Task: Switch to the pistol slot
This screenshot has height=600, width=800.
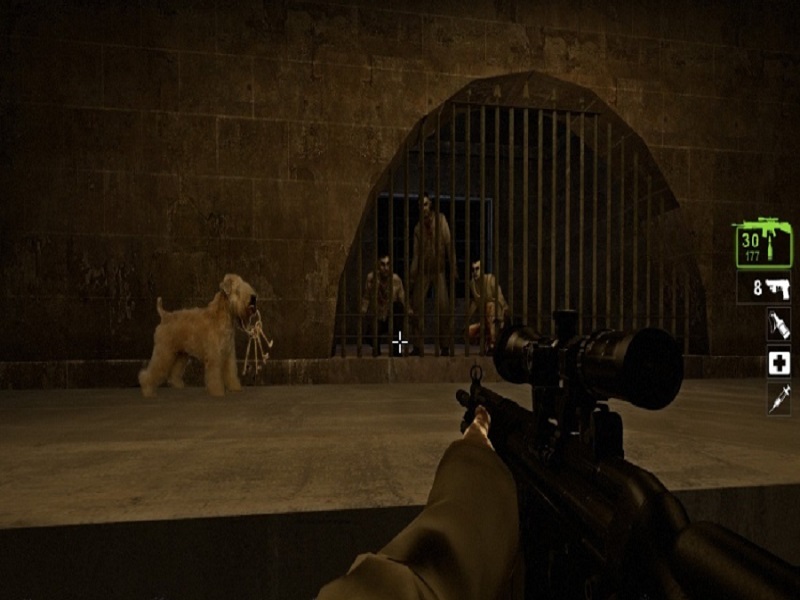Action: (765, 288)
